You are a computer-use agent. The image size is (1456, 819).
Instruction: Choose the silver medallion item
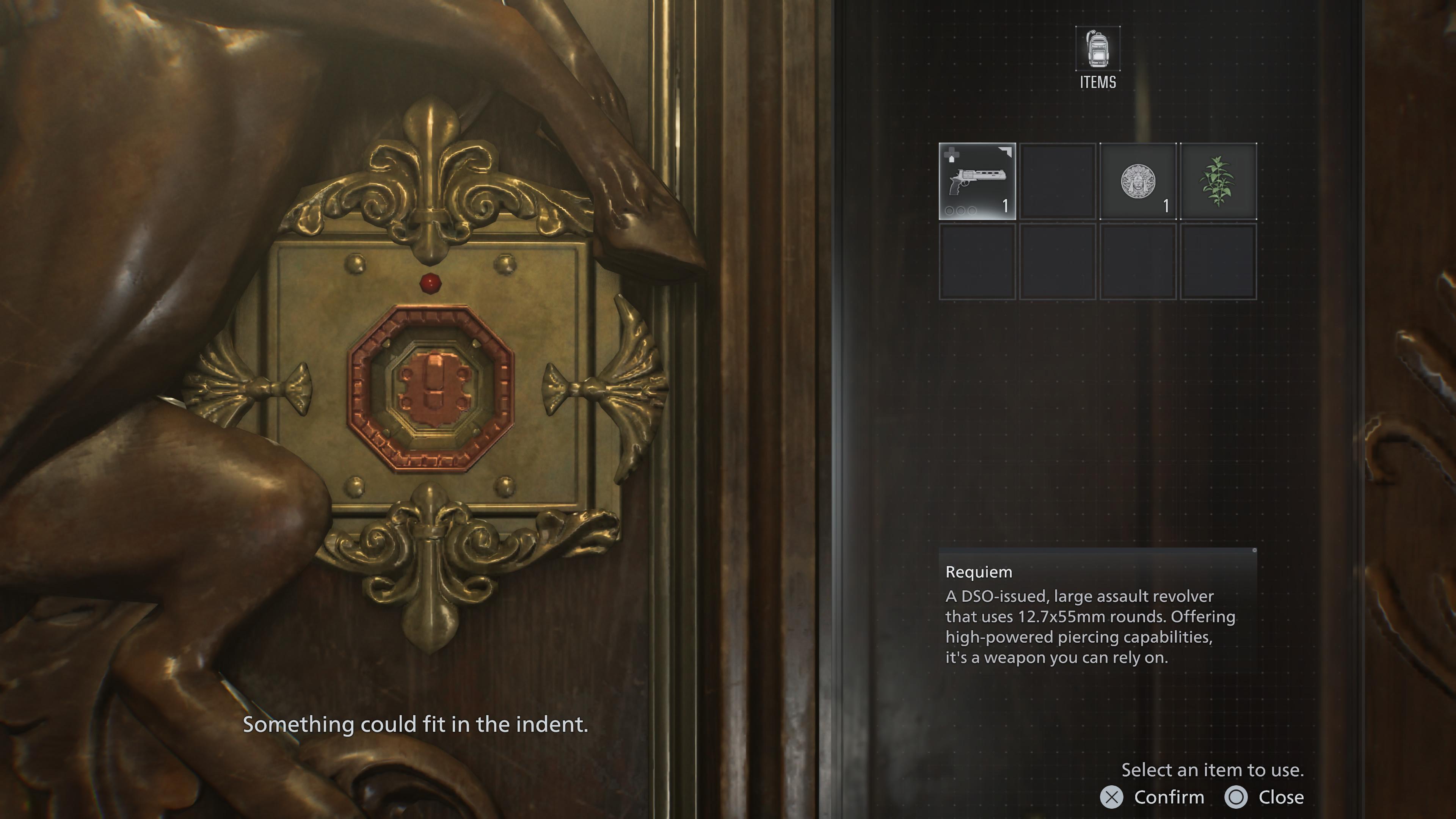click(1138, 182)
